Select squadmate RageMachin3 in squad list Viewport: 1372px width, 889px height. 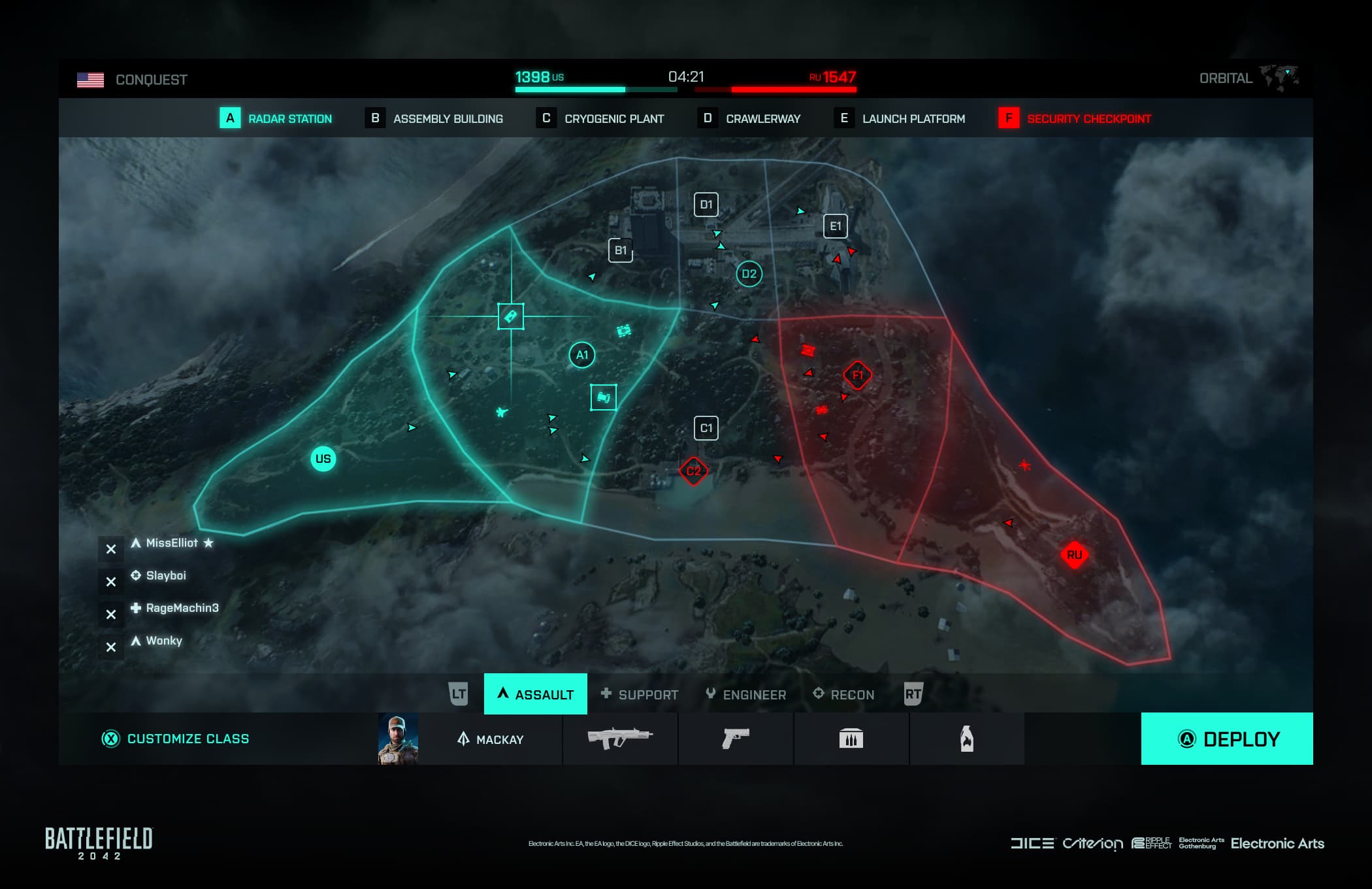pyautogui.click(x=182, y=609)
